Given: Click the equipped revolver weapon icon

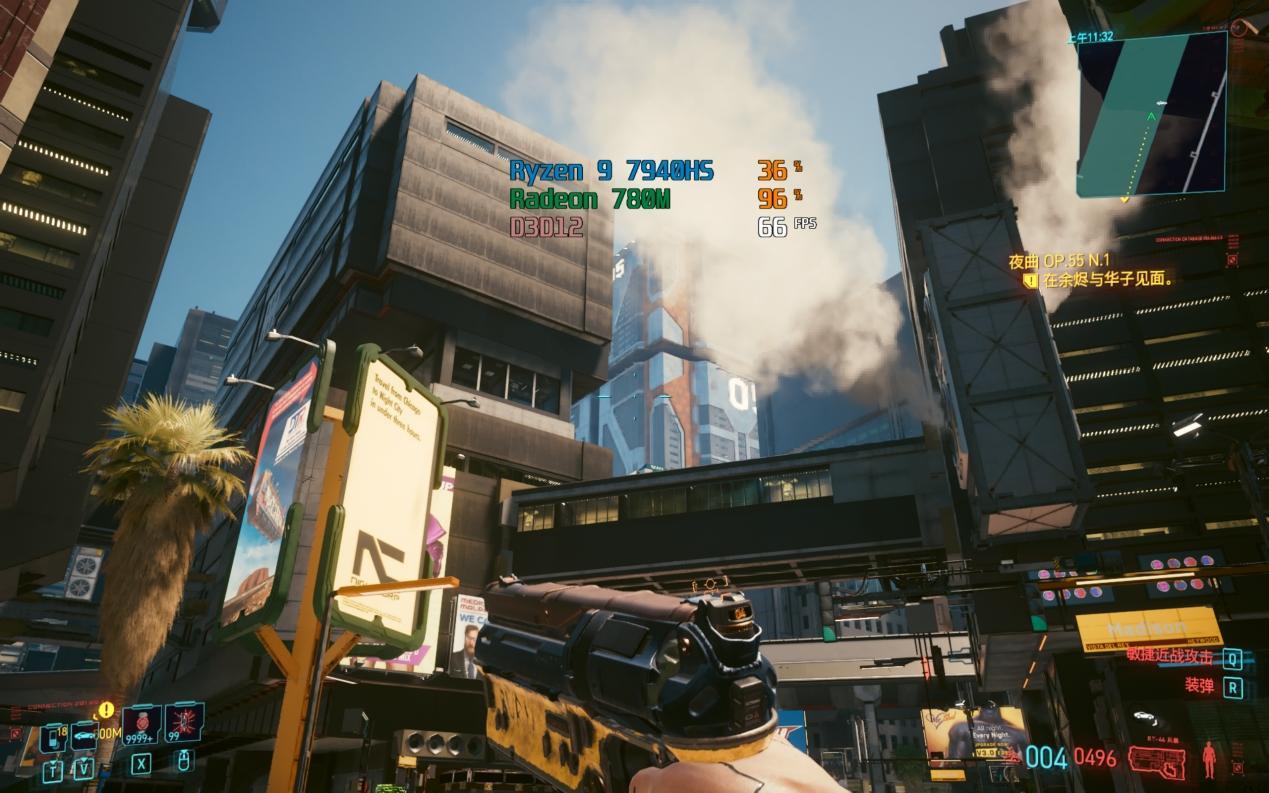Looking at the screenshot, I should (1157, 759).
